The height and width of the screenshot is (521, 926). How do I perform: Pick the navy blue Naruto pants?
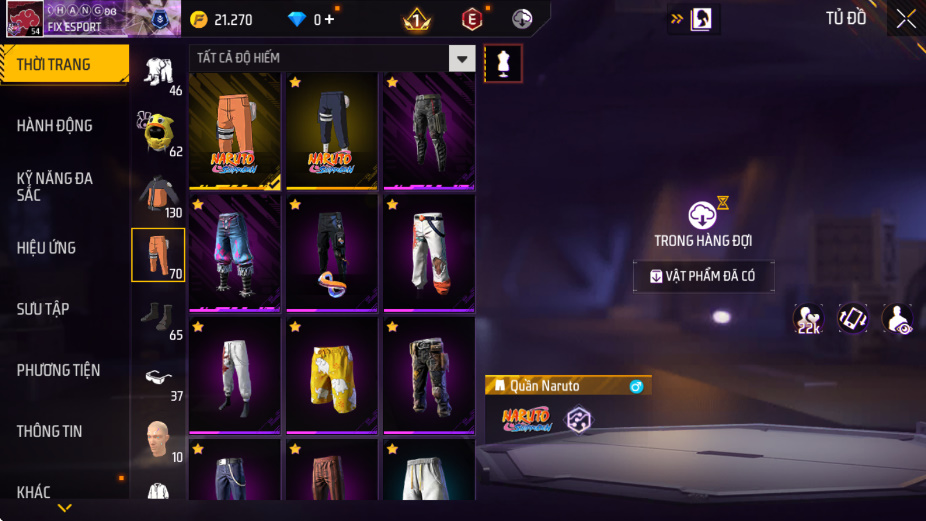click(332, 130)
